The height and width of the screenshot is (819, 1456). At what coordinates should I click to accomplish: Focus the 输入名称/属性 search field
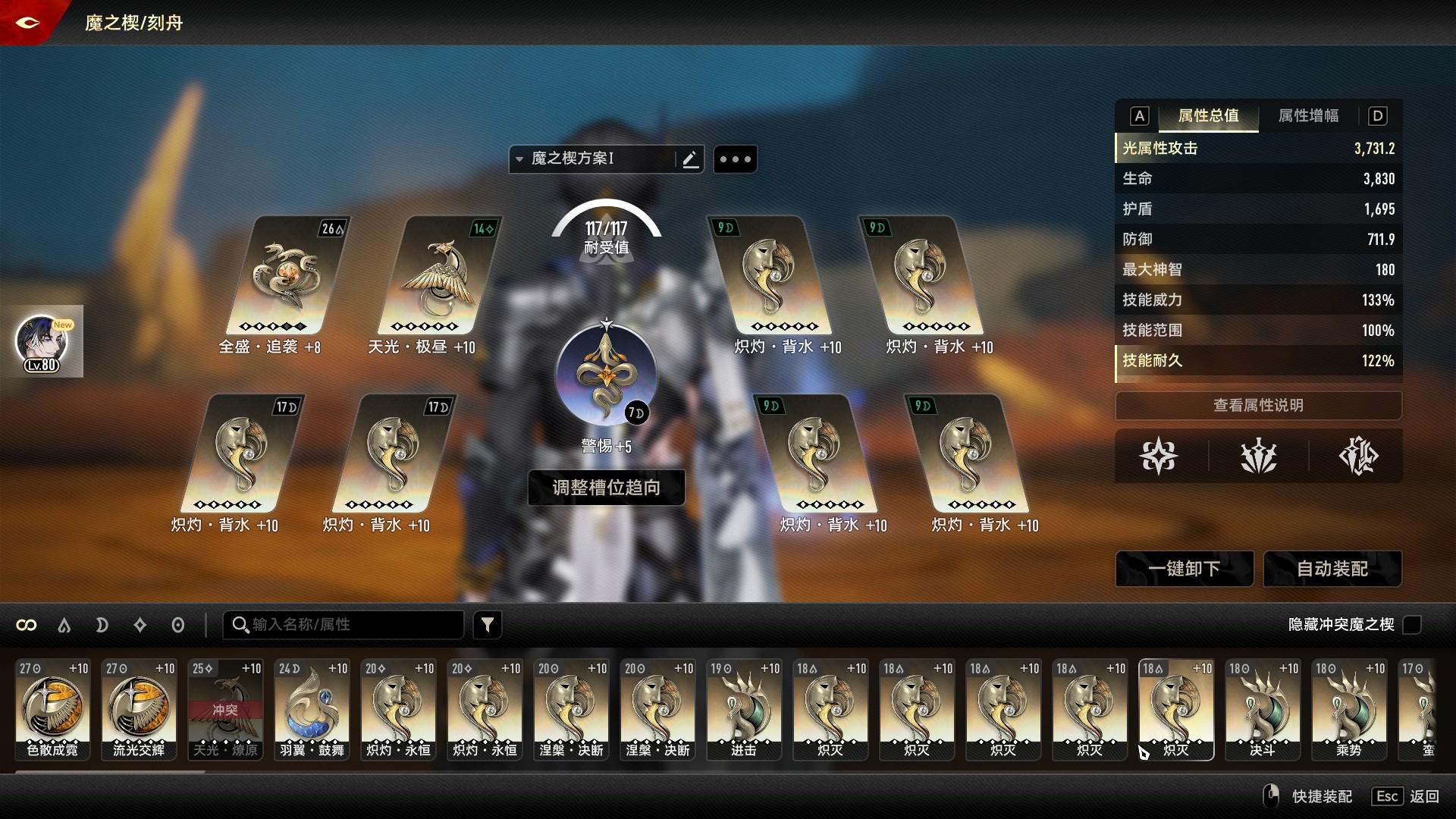pos(349,625)
